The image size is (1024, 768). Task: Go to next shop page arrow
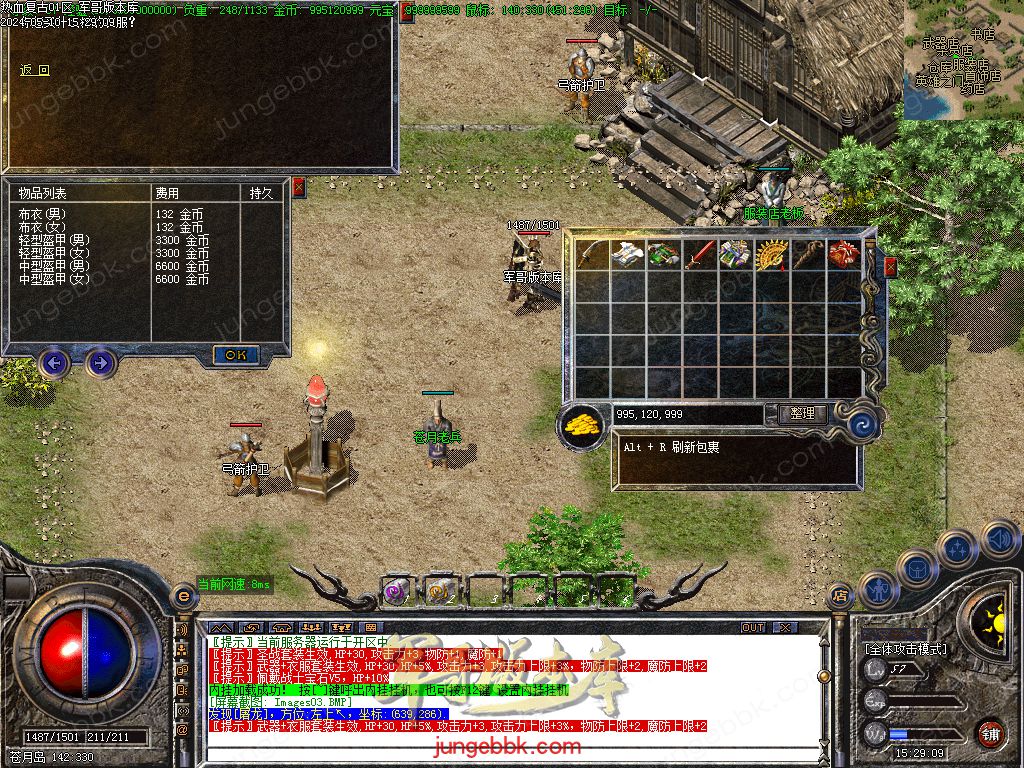point(100,362)
